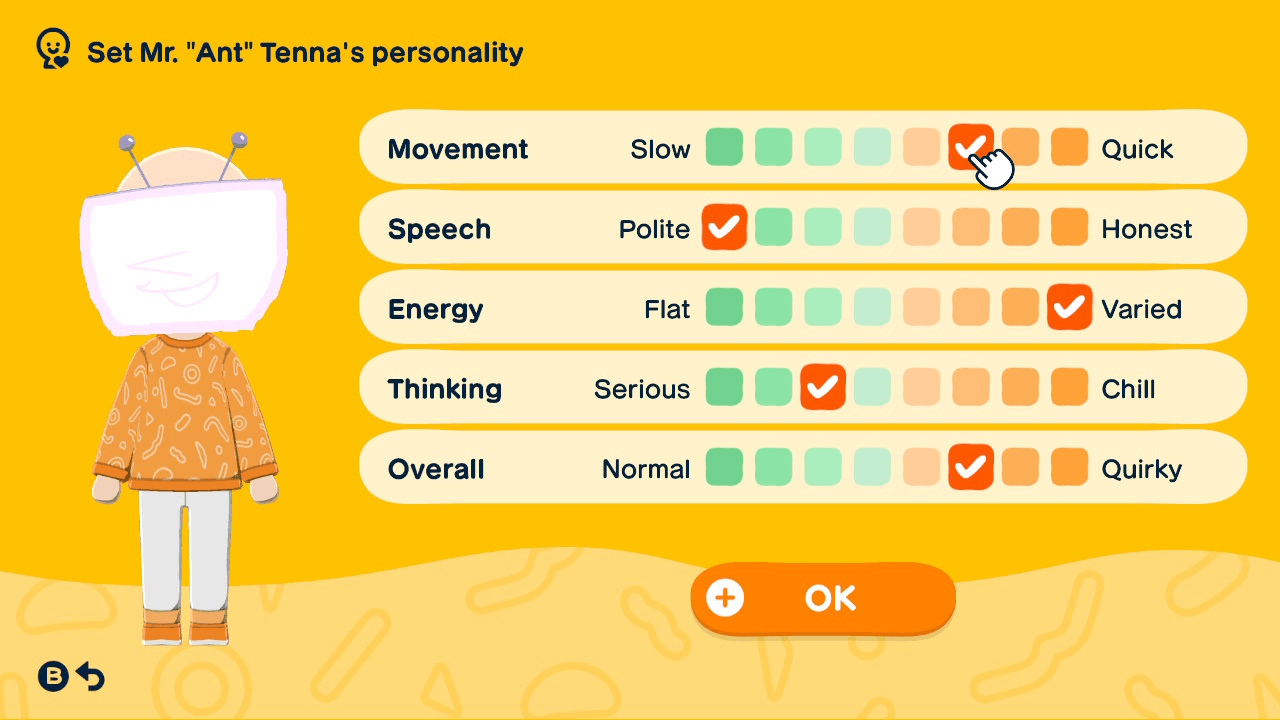Image resolution: width=1280 pixels, height=720 pixels.
Task: Uncheck the Polite checkmark on the Speech row
Action: click(724, 227)
